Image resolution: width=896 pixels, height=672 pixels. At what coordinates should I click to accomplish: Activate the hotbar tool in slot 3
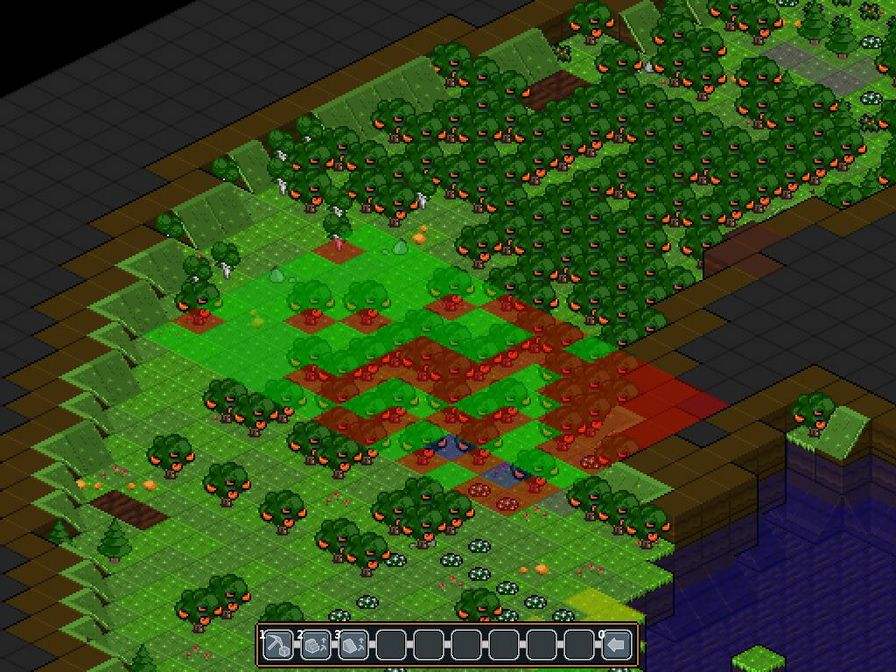tap(354, 644)
